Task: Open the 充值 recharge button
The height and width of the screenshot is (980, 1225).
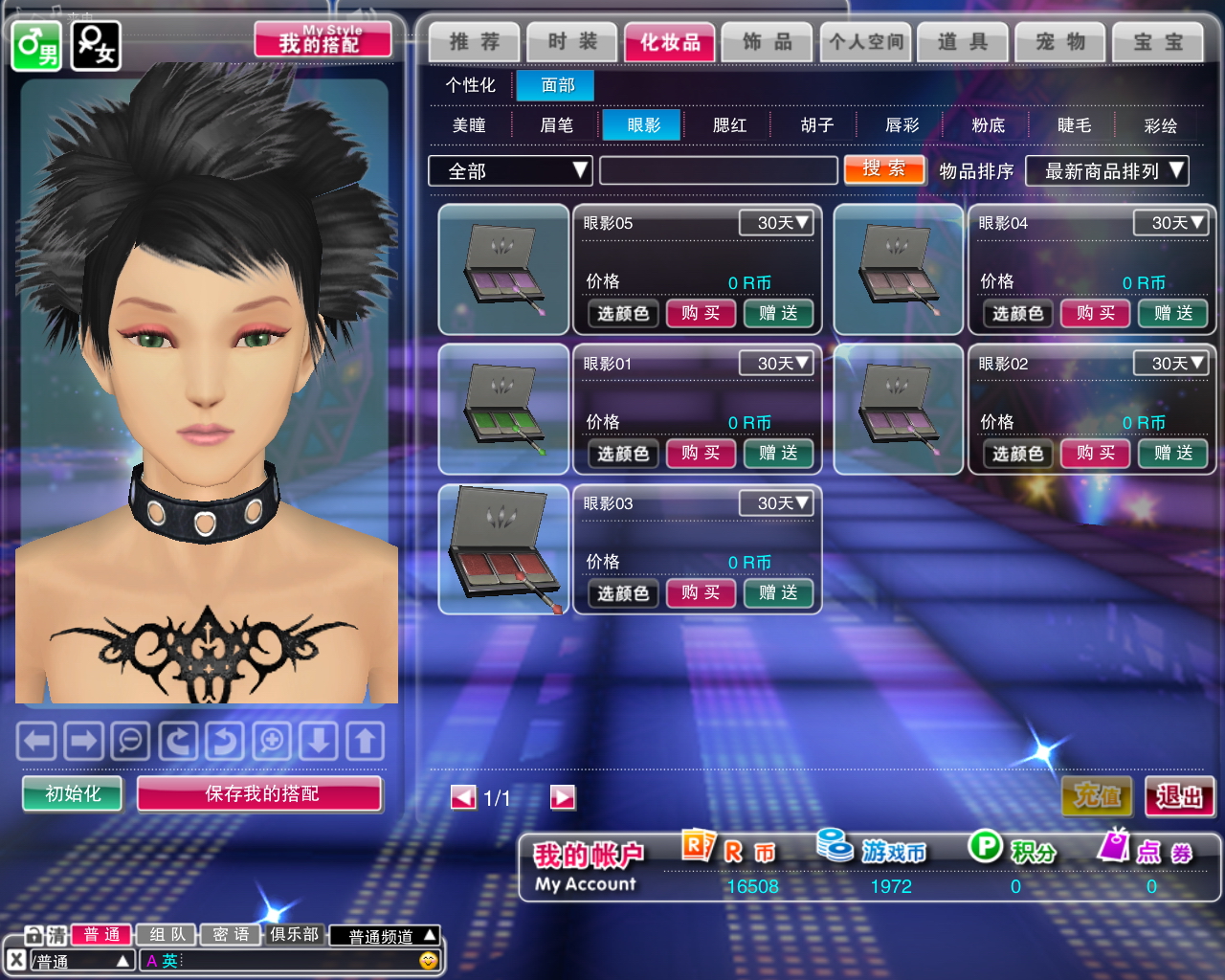Action: [x=1097, y=796]
